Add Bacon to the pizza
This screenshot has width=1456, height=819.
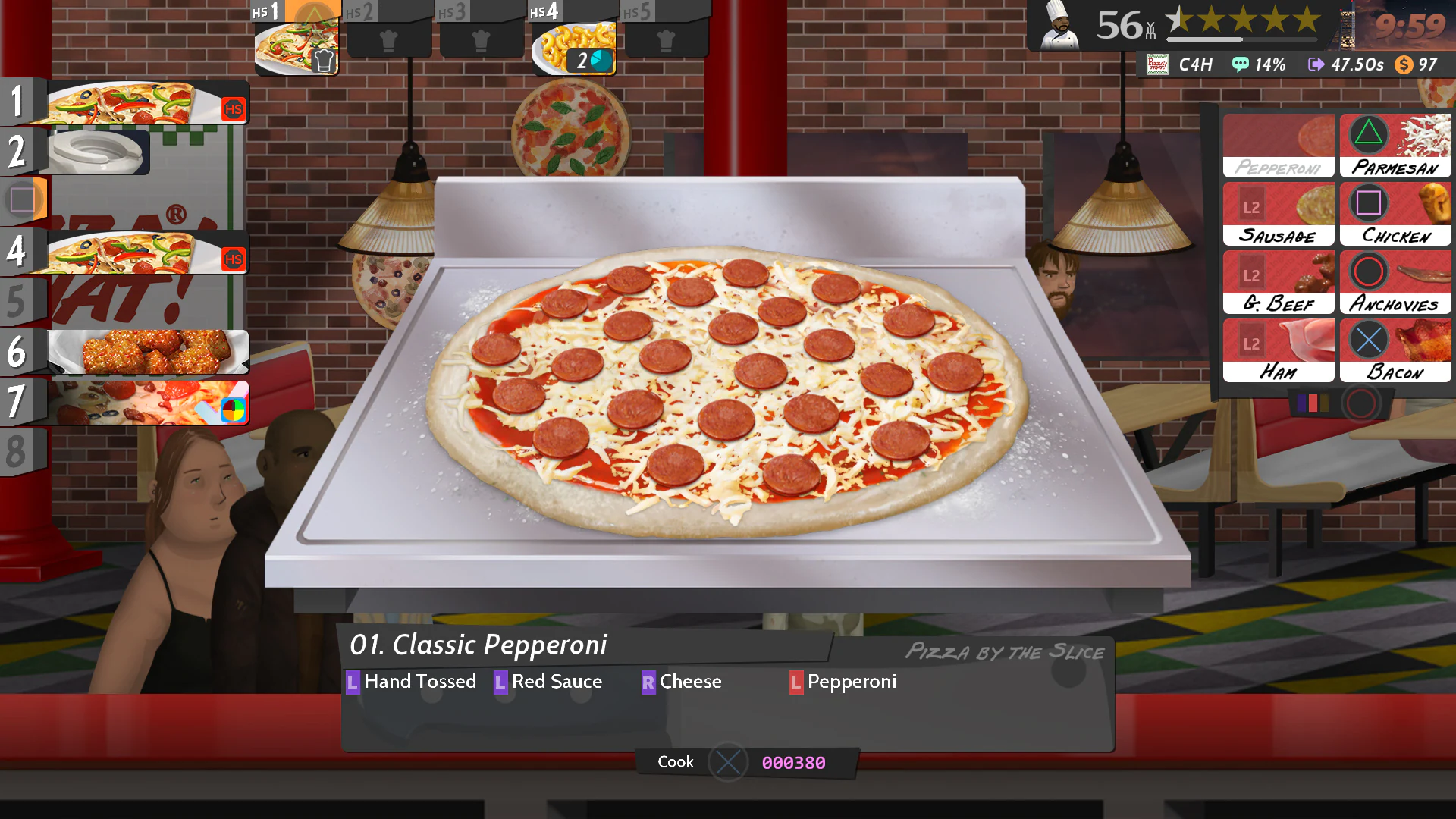click(x=1395, y=349)
